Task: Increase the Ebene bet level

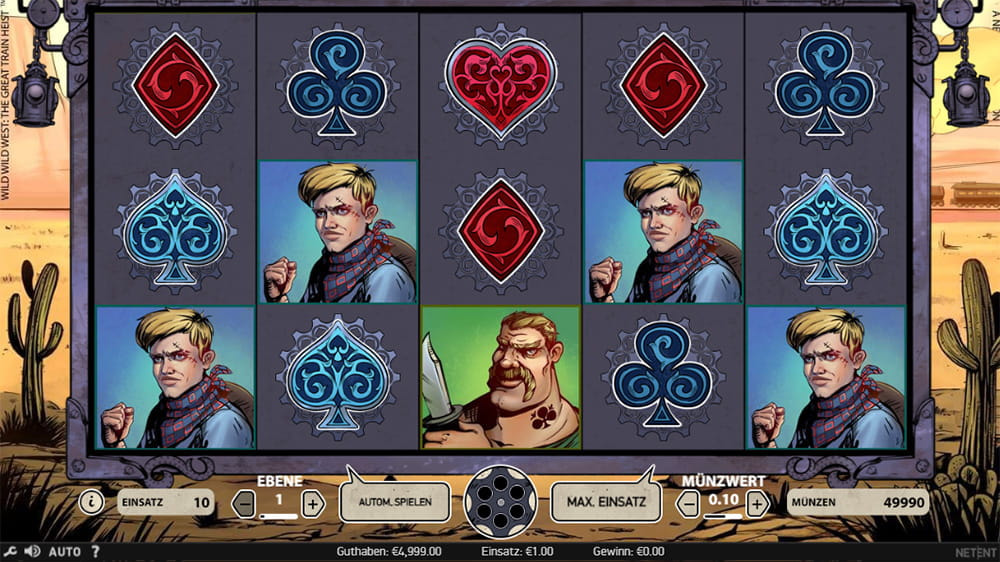Action: coord(313,503)
